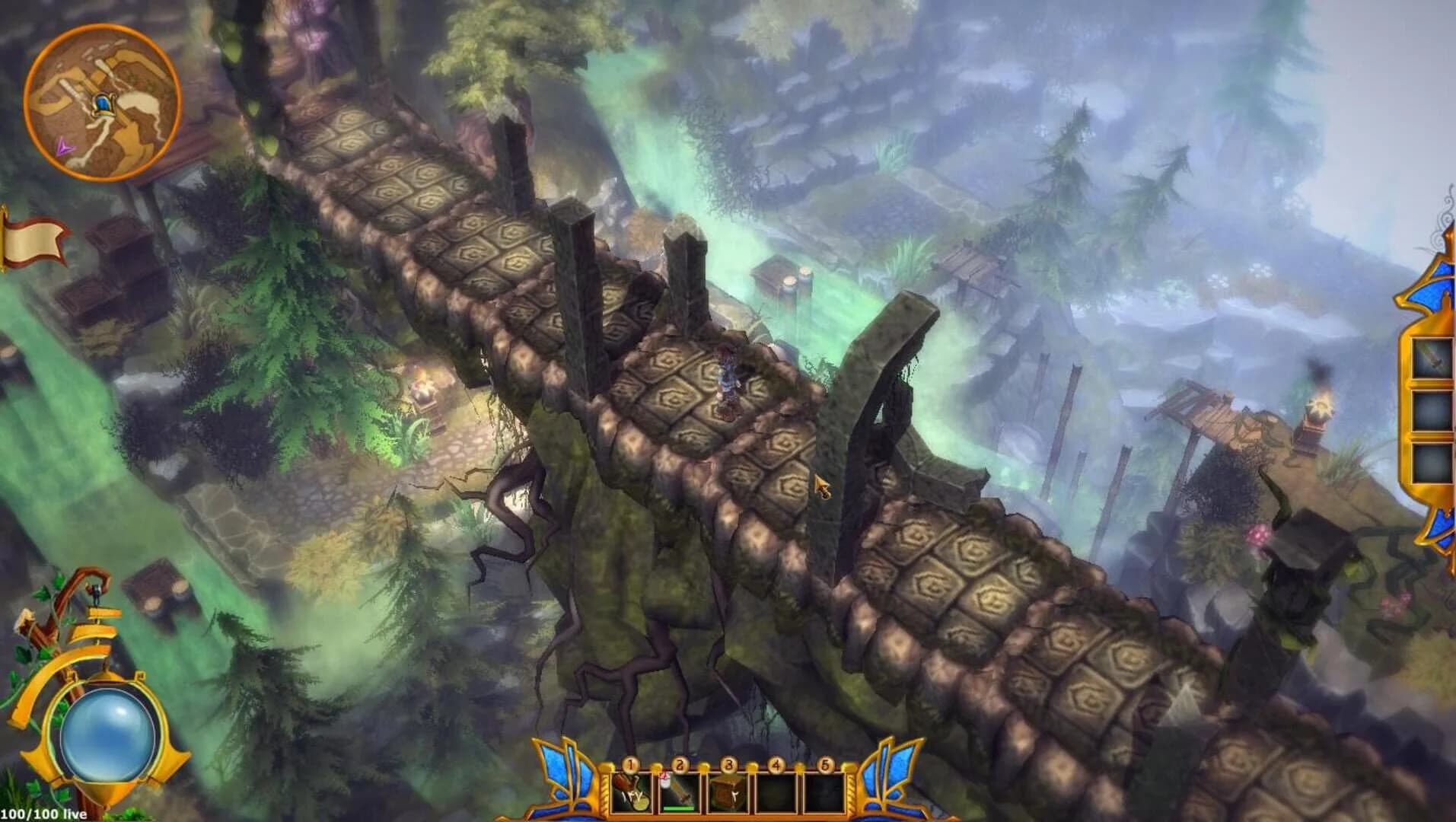1456x822 pixels.
Task: Open the wooden crate in hotbar slot 3
Action: click(728, 792)
